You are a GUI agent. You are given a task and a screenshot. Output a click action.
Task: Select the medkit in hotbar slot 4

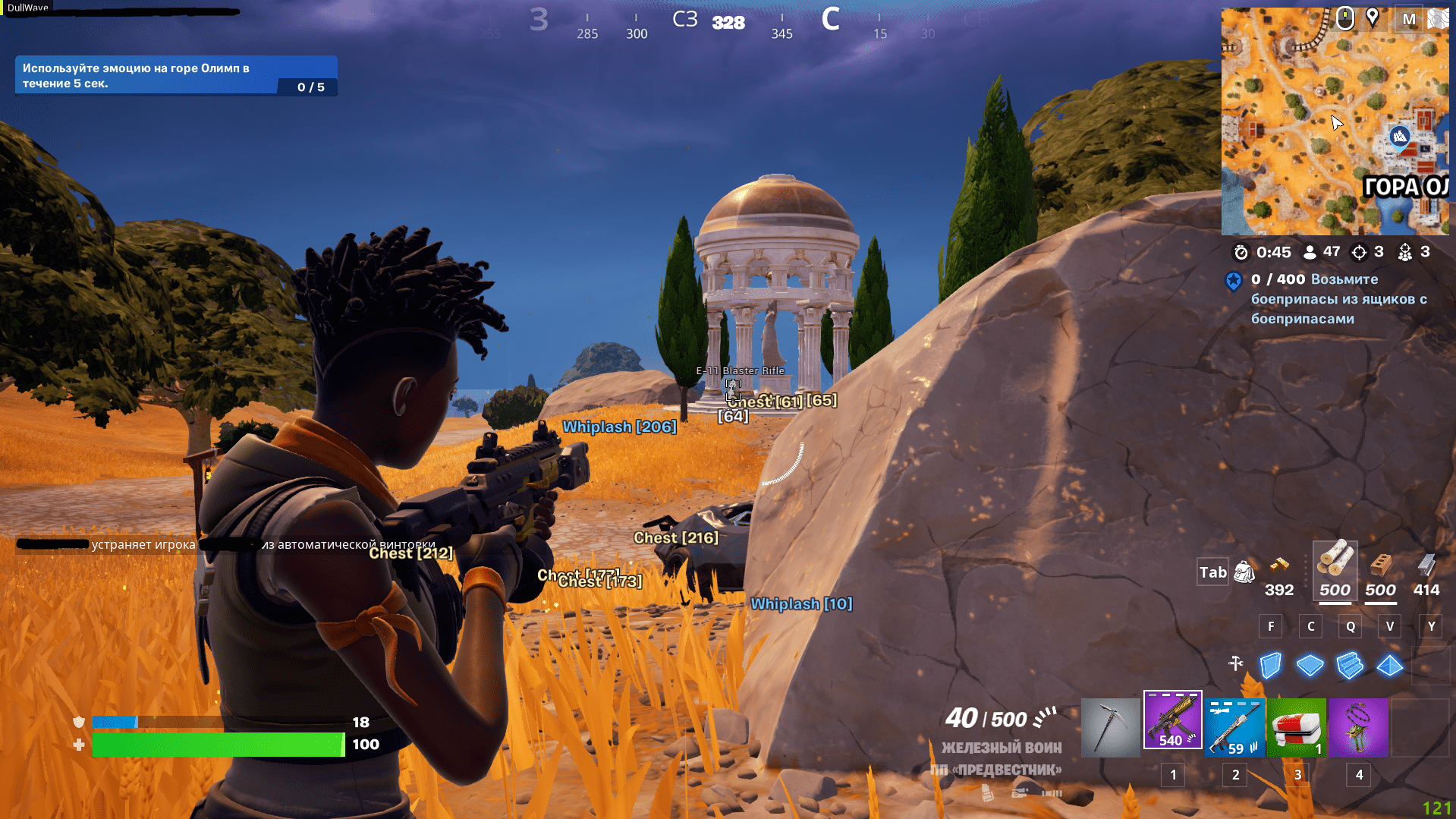point(1297,727)
